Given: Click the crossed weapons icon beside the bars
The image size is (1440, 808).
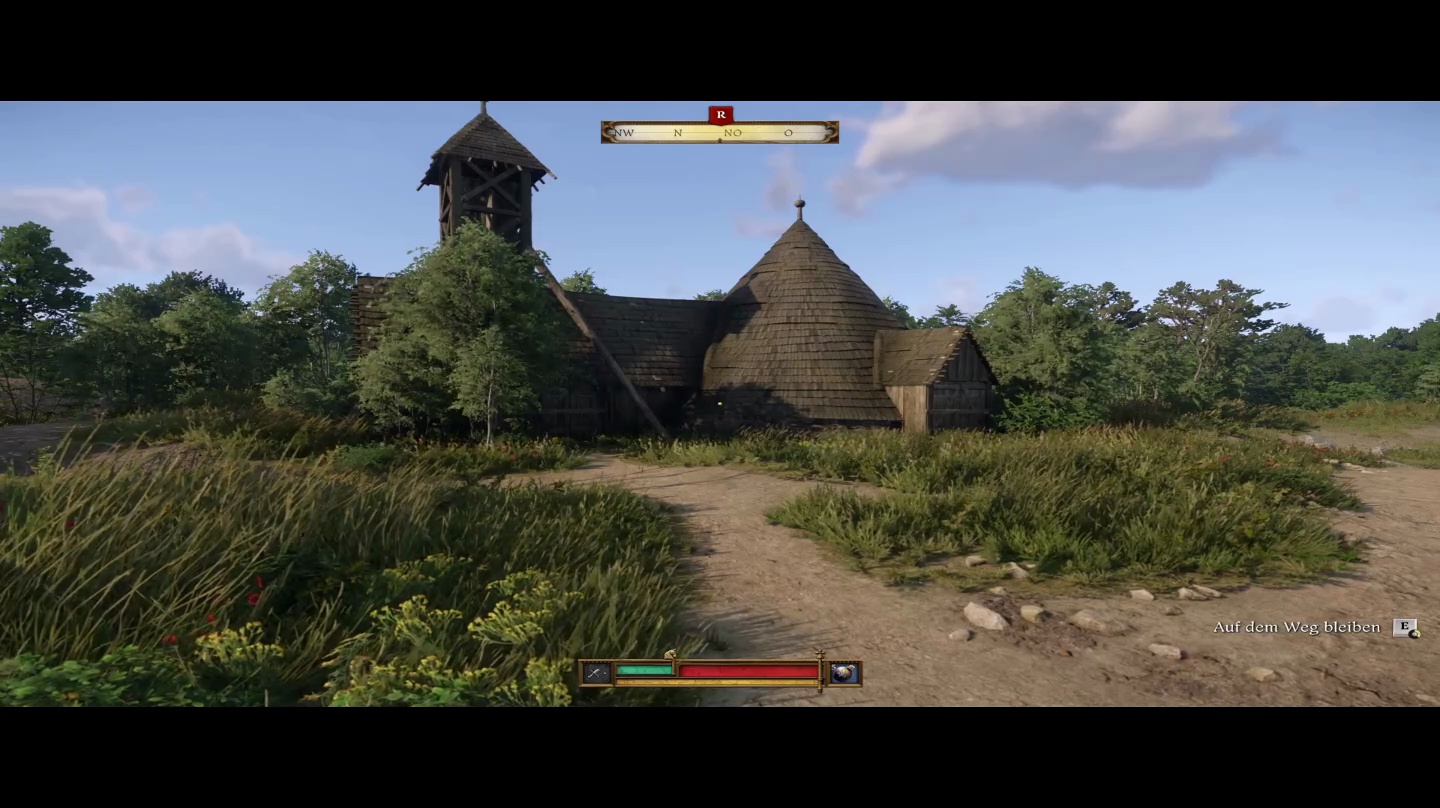Looking at the screenshot, I should [x=597, y=673].
